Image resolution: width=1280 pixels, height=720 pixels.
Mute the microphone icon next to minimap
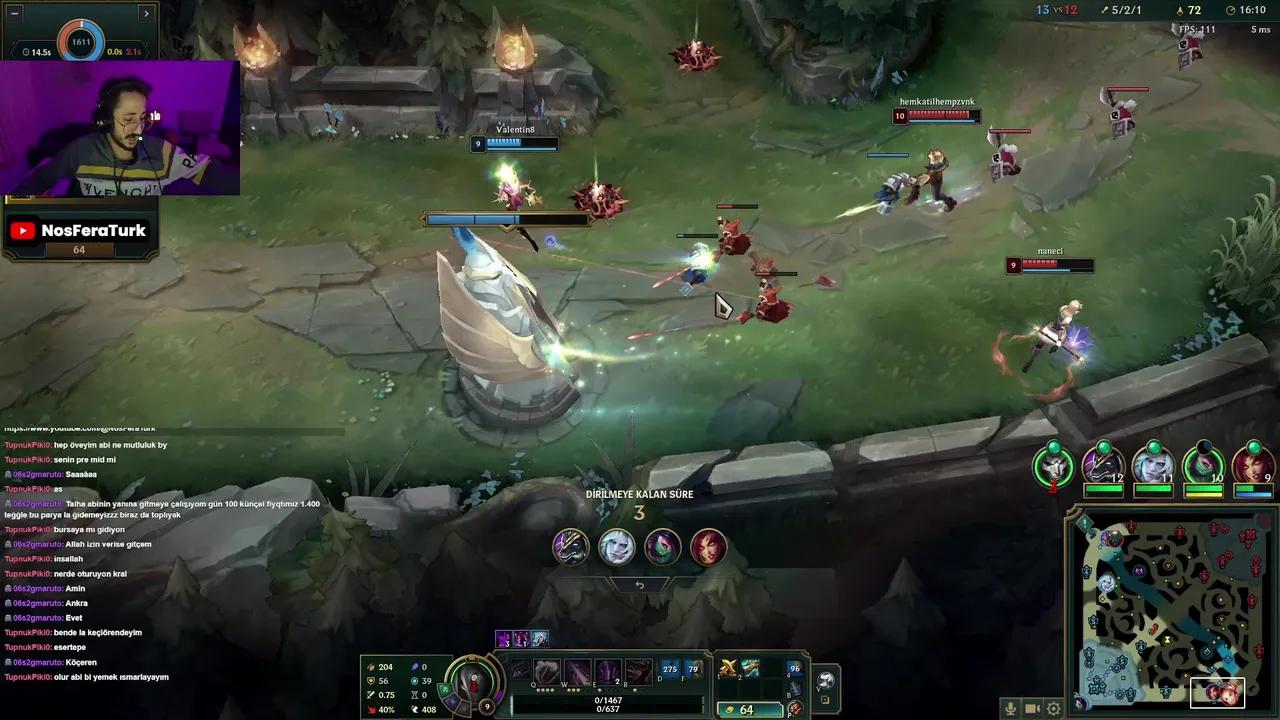click(1010, 708)
